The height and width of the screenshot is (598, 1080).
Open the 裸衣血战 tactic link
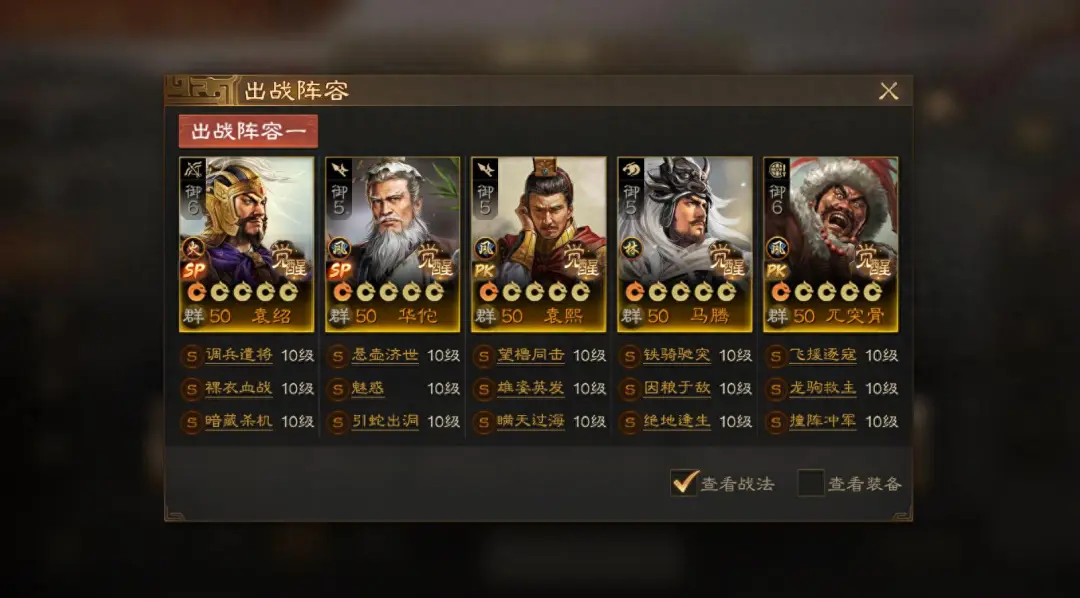(x=238, y=388)
